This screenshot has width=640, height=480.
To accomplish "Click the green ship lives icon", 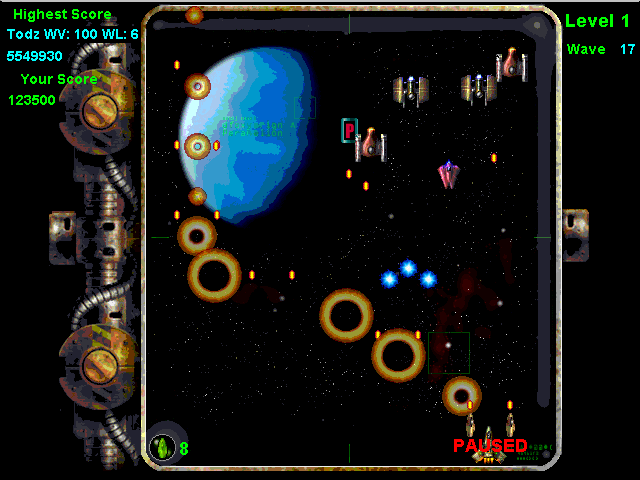I will click(162, 446).
